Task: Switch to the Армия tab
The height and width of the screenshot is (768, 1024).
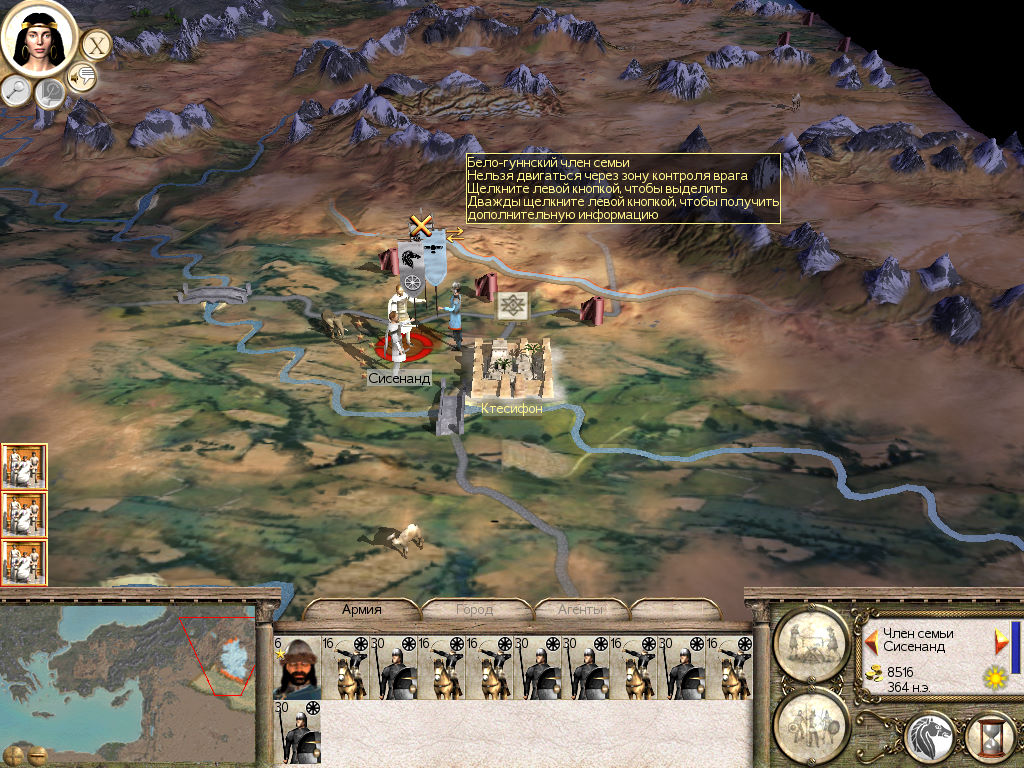Action: click(361, 609)
